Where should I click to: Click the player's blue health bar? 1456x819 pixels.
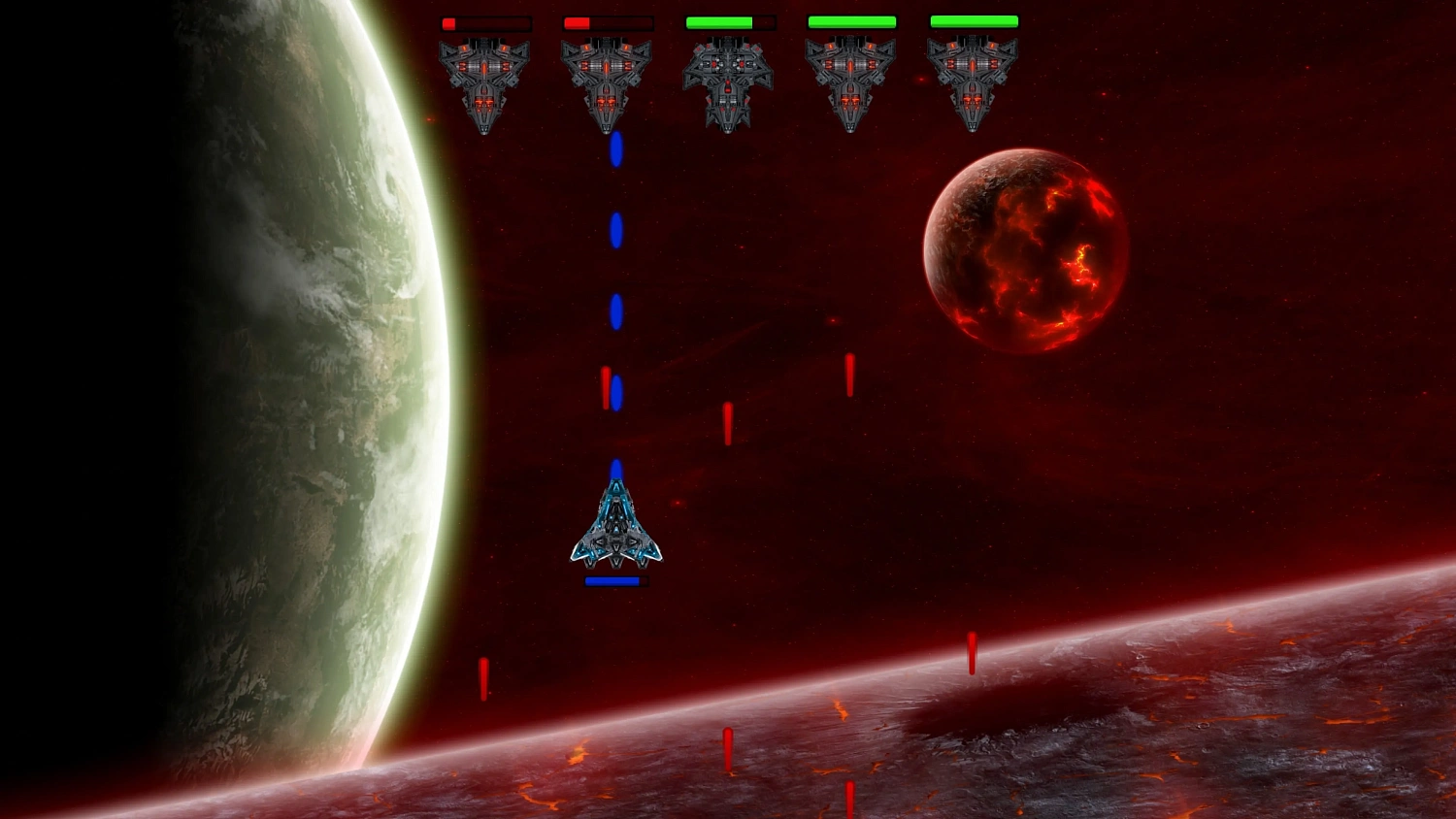[612, 579]
